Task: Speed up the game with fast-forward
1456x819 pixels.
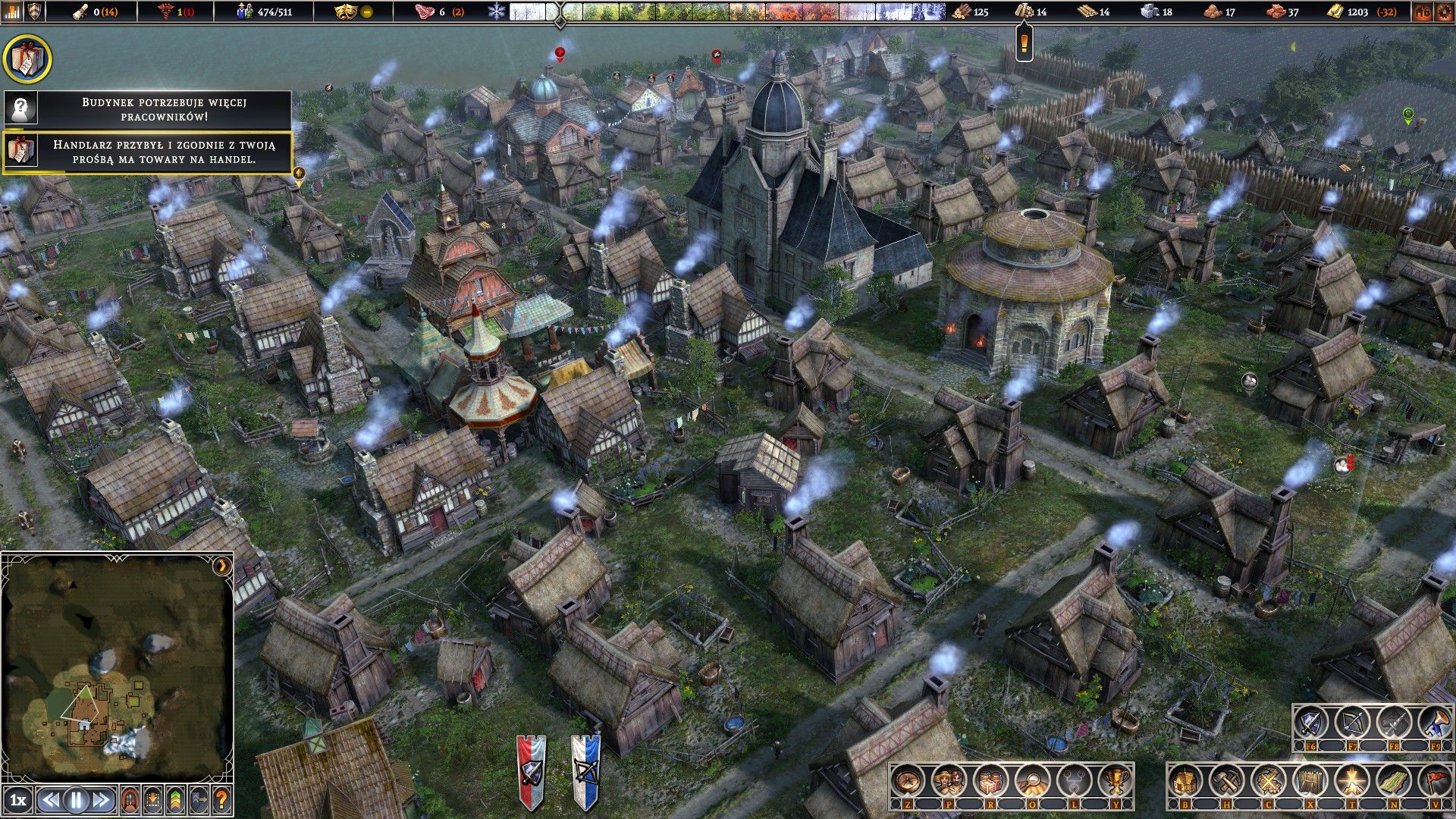Action: [x=101, y=800]
